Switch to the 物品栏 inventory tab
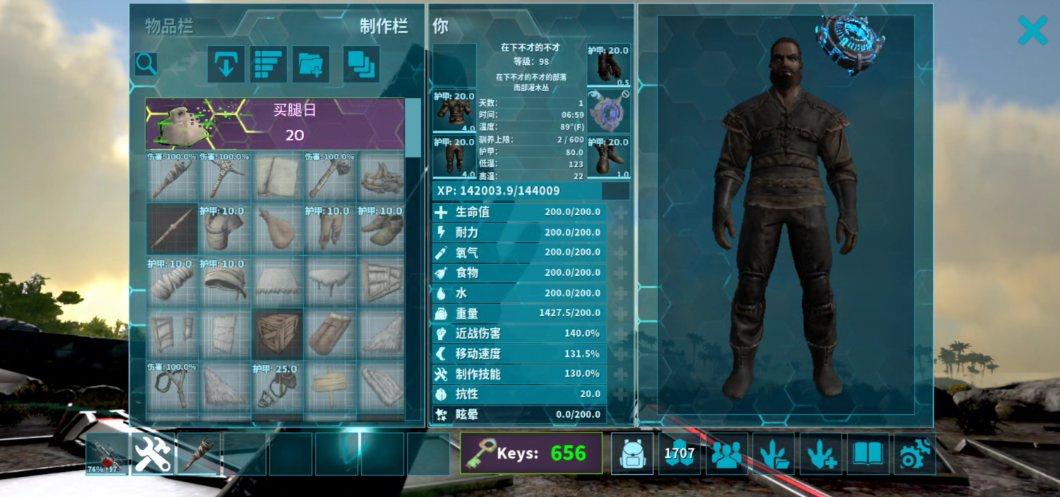 [169, 27]
